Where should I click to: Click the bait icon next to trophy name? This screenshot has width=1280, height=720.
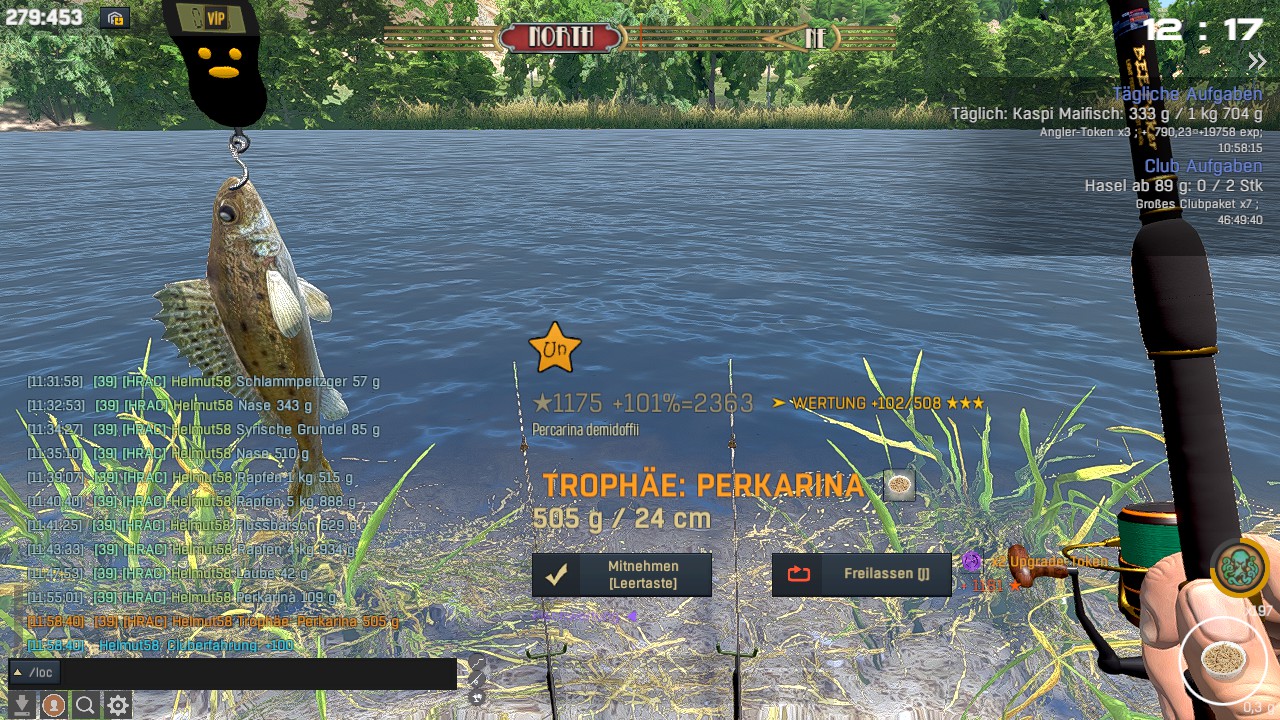[x=899, y=485]
